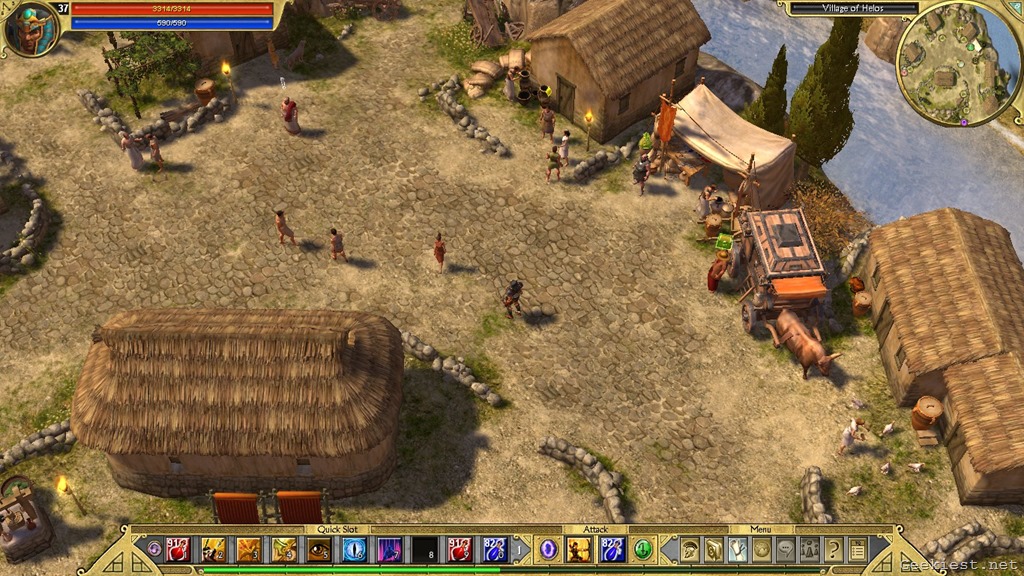
Task: Activate the blue slit-eye skill in slot 6
Action: tap(354, 549)
